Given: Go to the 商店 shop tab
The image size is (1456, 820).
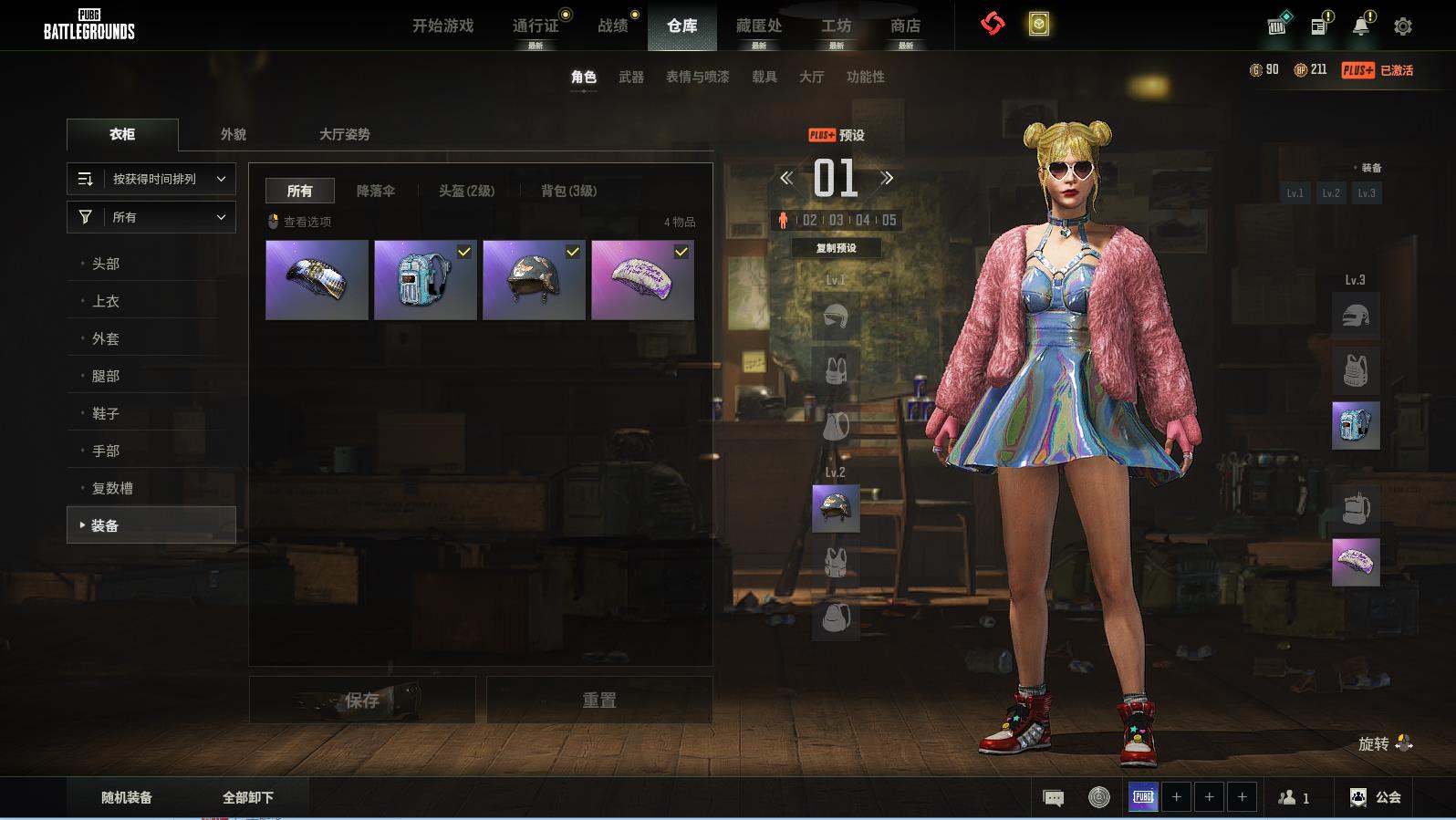Looking at the screenshot, I should 905,26.
